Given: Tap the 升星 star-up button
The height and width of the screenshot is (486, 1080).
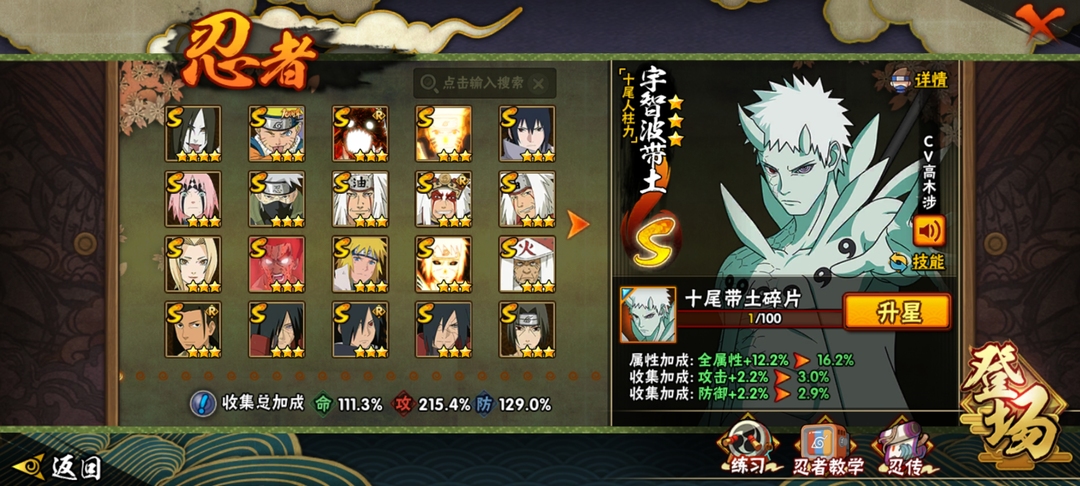Looking at the screenshot, I should (896, 311).
